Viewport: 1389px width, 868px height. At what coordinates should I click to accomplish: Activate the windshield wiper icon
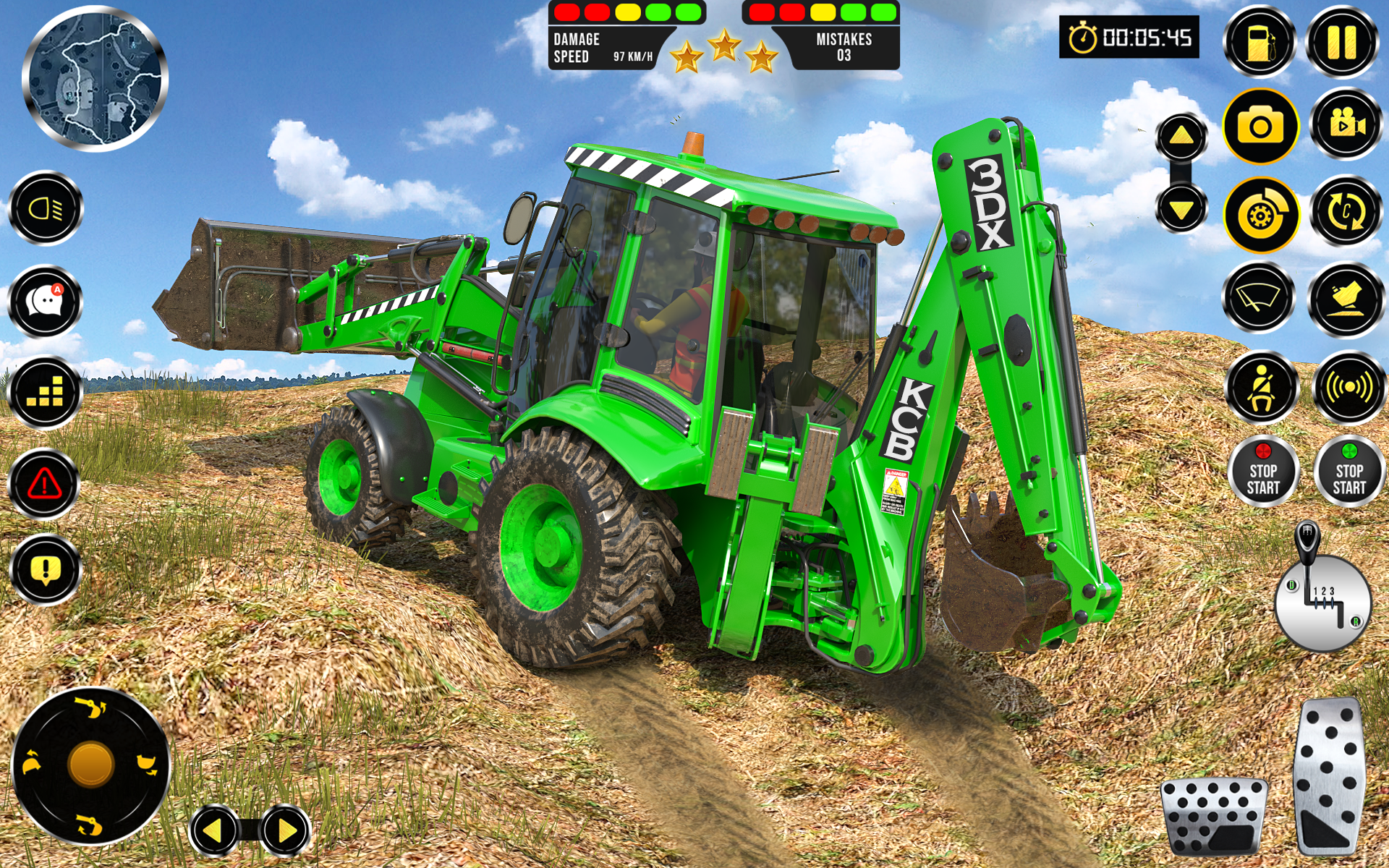point(1258,299)
